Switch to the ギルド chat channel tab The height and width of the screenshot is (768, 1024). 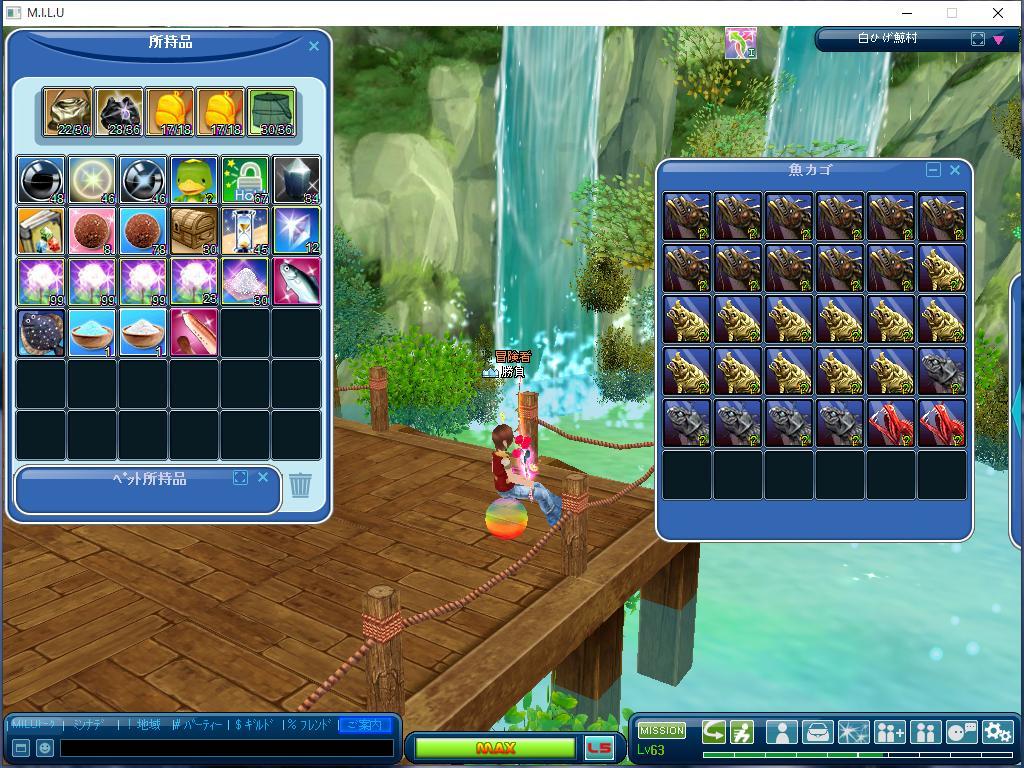coord(253,725)
